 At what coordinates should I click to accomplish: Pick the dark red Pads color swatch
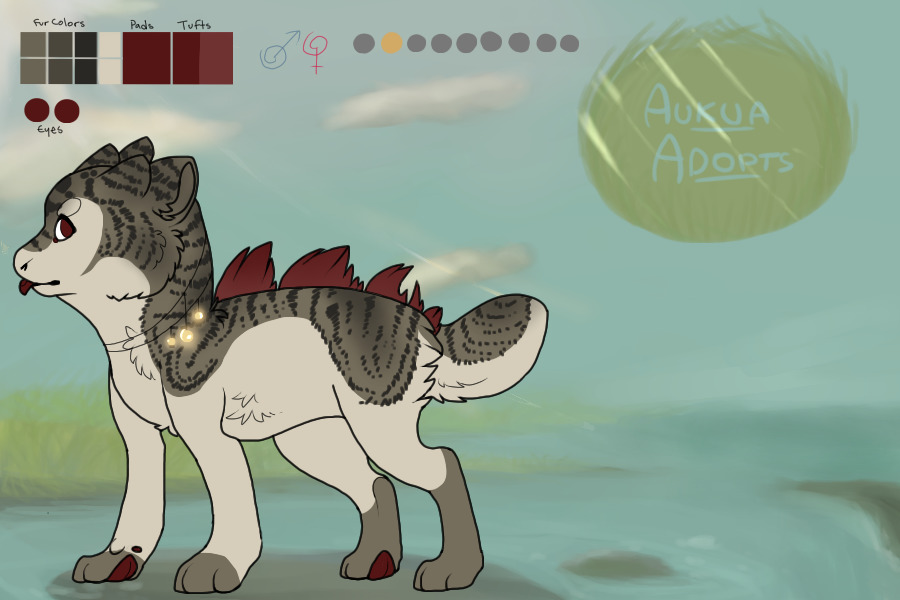tap(146, 58)
